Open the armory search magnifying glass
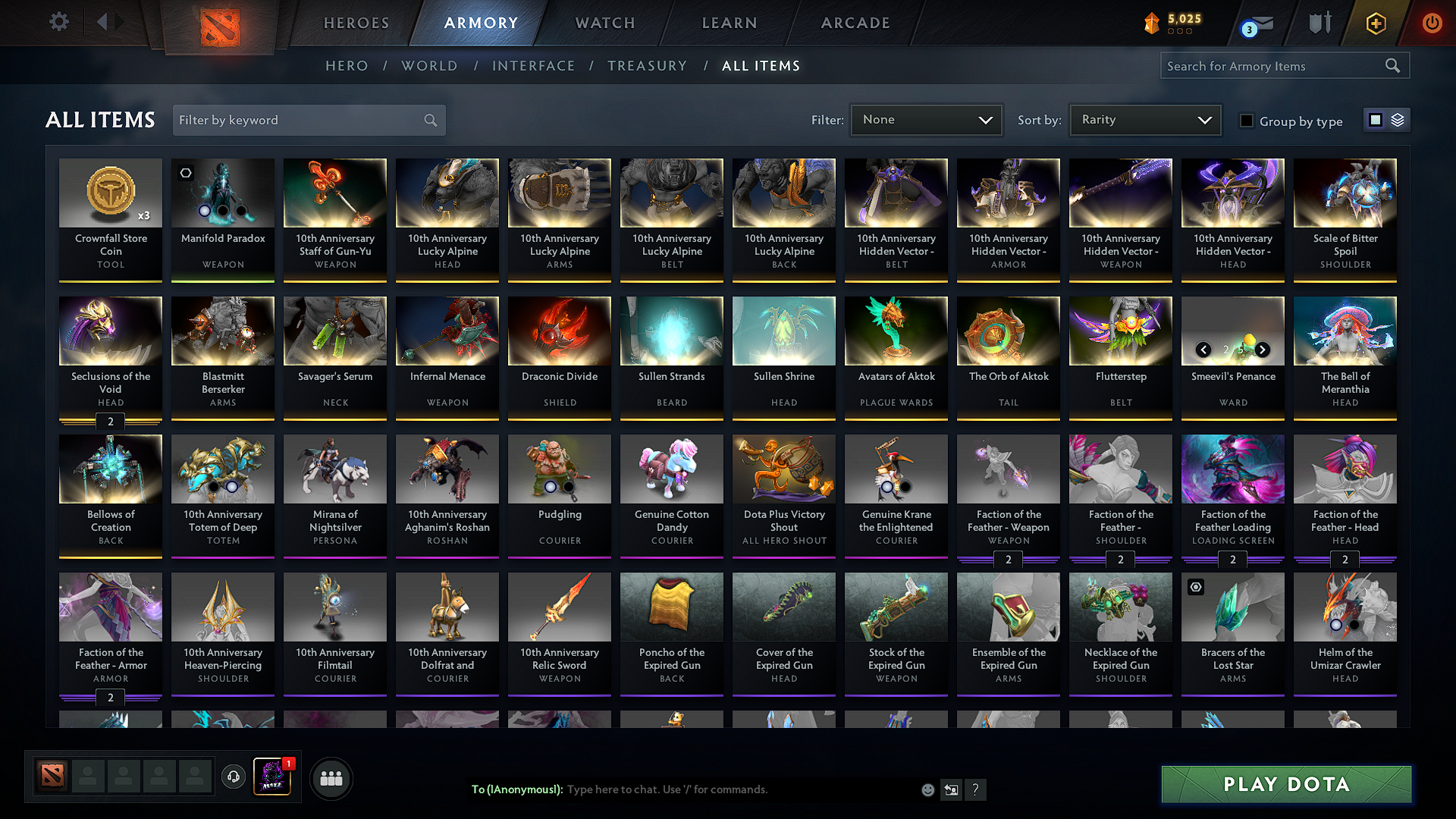This screenshot has width=1456, height=819. pos(1392,65)
